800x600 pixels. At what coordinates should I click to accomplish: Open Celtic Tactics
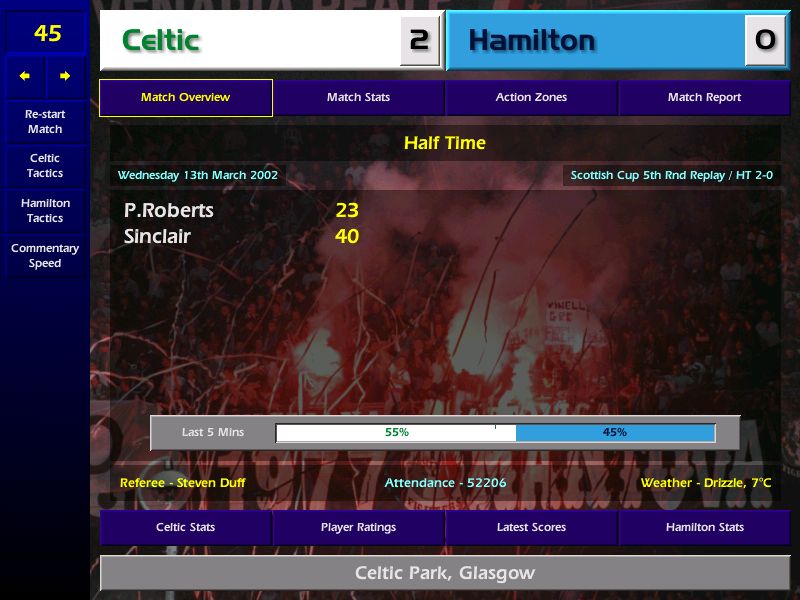pos(45,166)
